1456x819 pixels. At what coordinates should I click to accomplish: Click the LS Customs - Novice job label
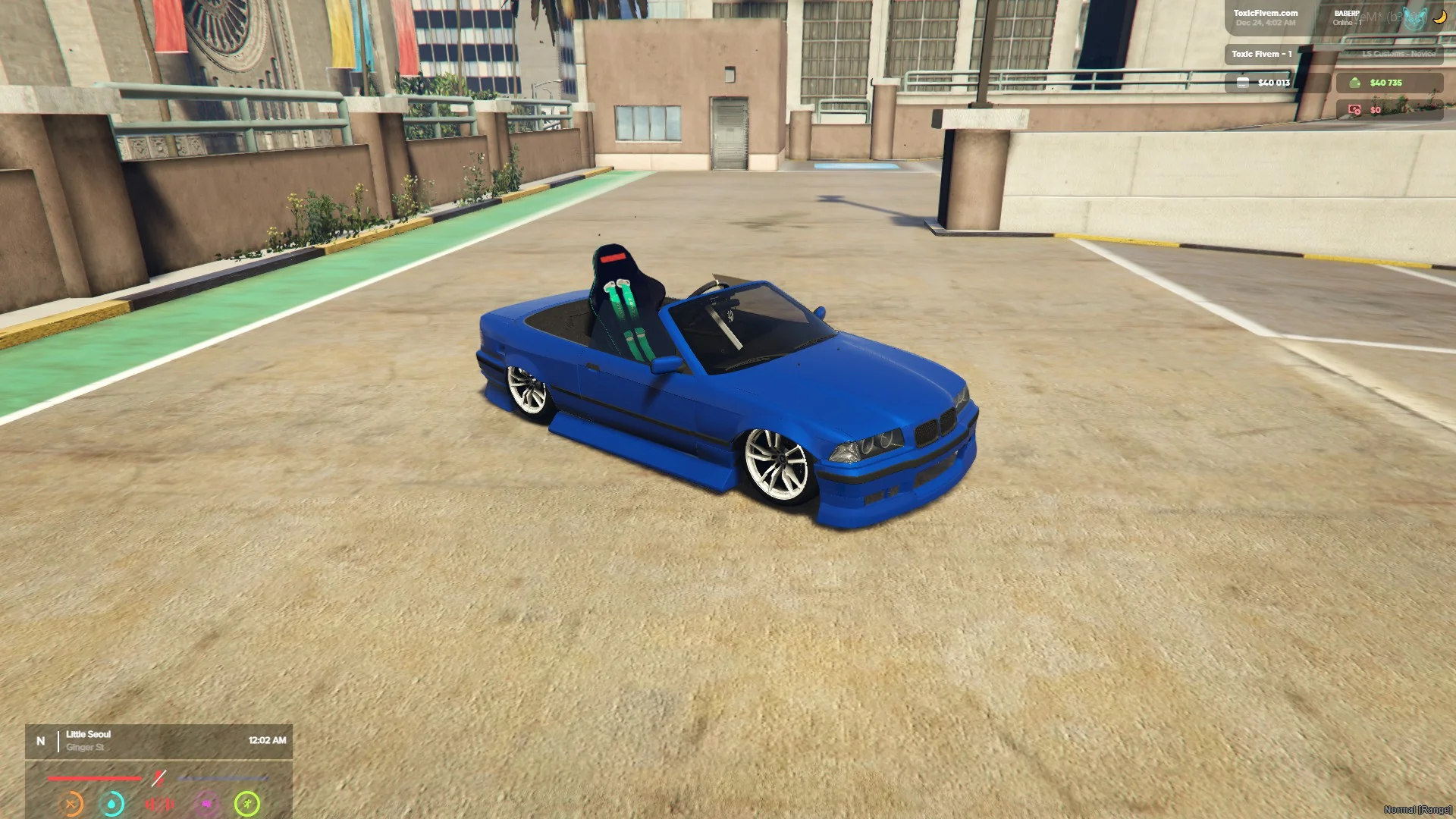point(1398,54)
